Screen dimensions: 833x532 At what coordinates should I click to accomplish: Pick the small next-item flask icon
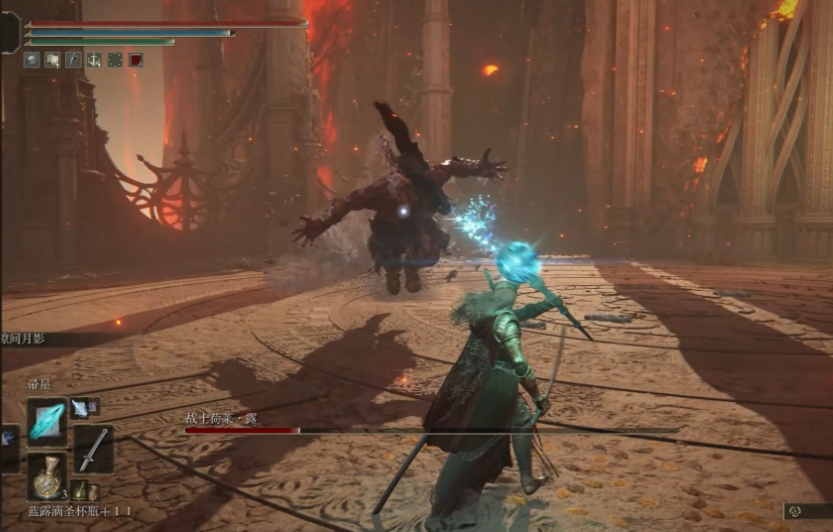[x=79, y=491]
